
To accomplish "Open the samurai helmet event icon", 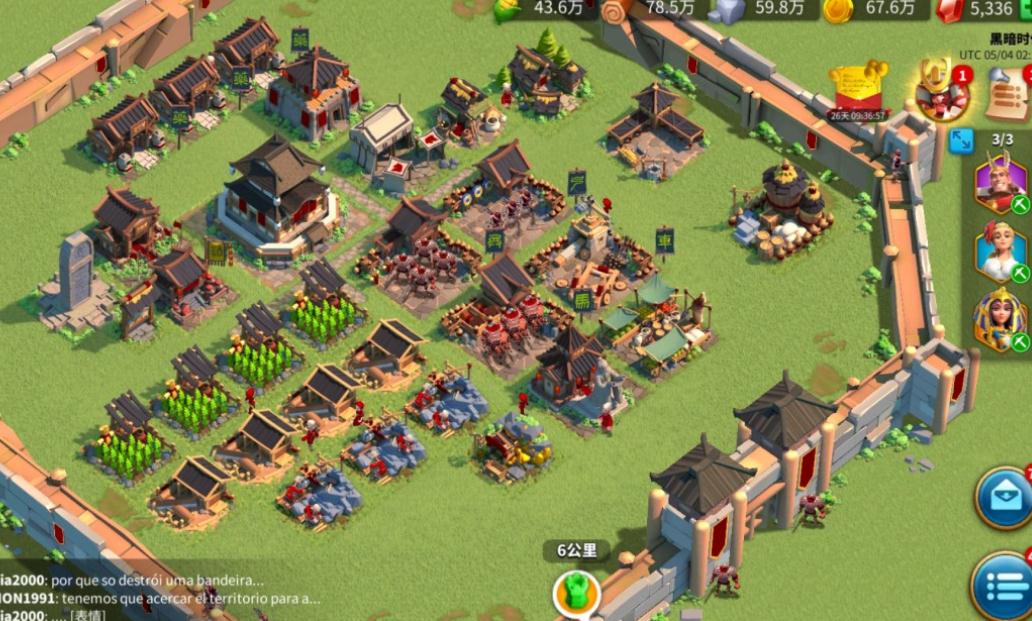I will (x=941, y=90).
